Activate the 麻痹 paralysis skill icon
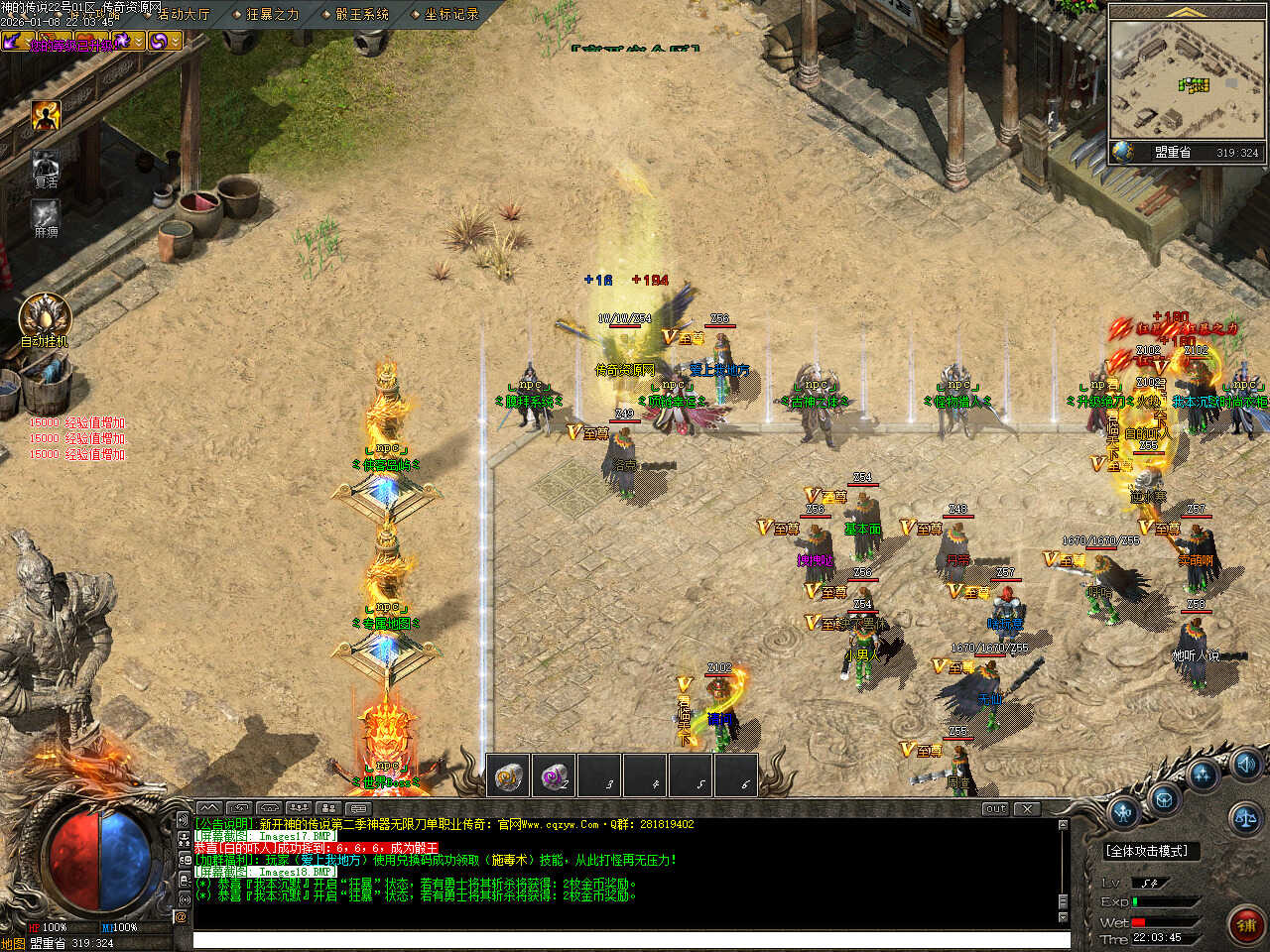The width and height of the screenshot is (1270, 952). coord(46,214)
